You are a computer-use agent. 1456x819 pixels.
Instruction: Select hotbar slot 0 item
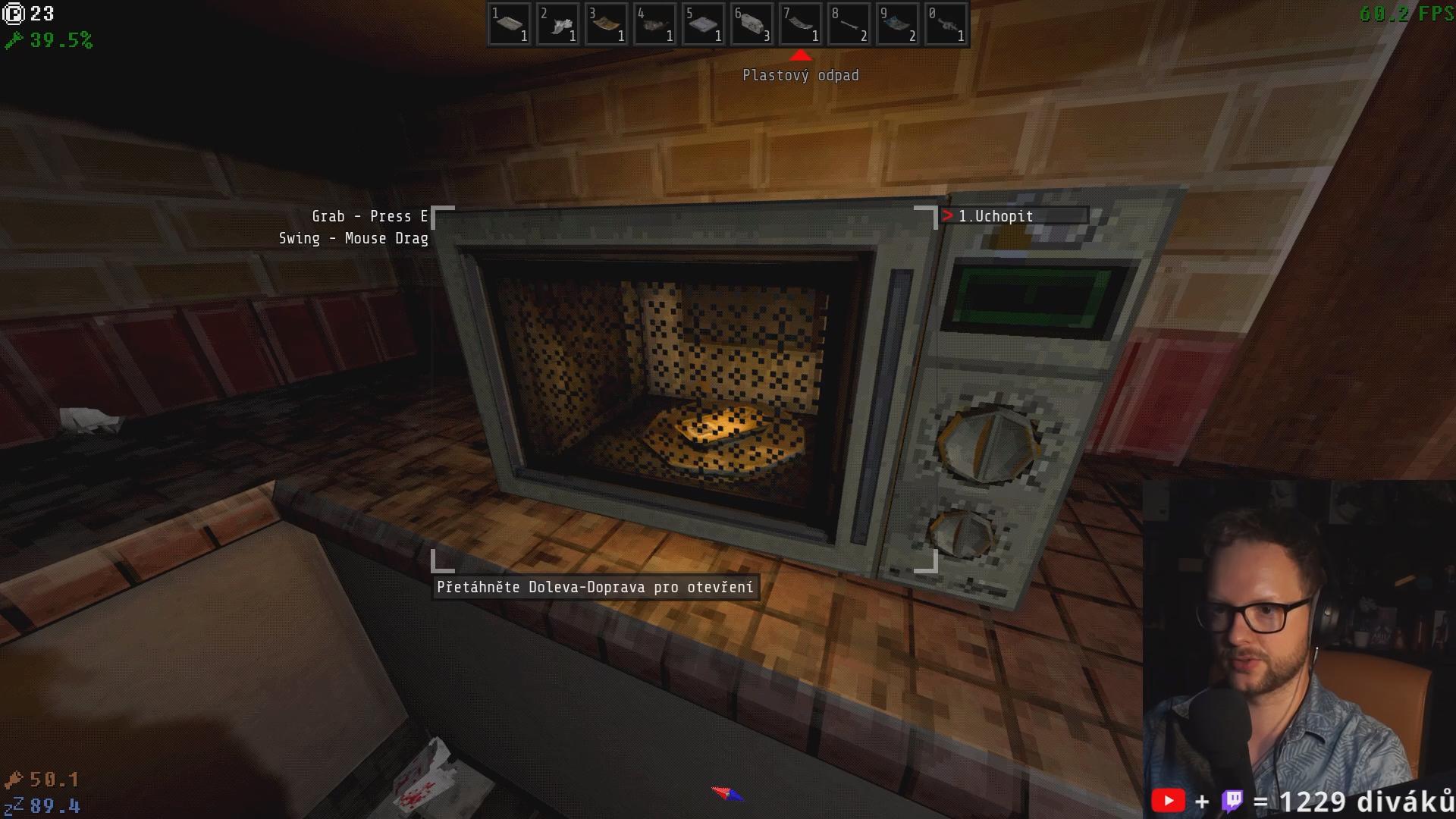[946, 25]
